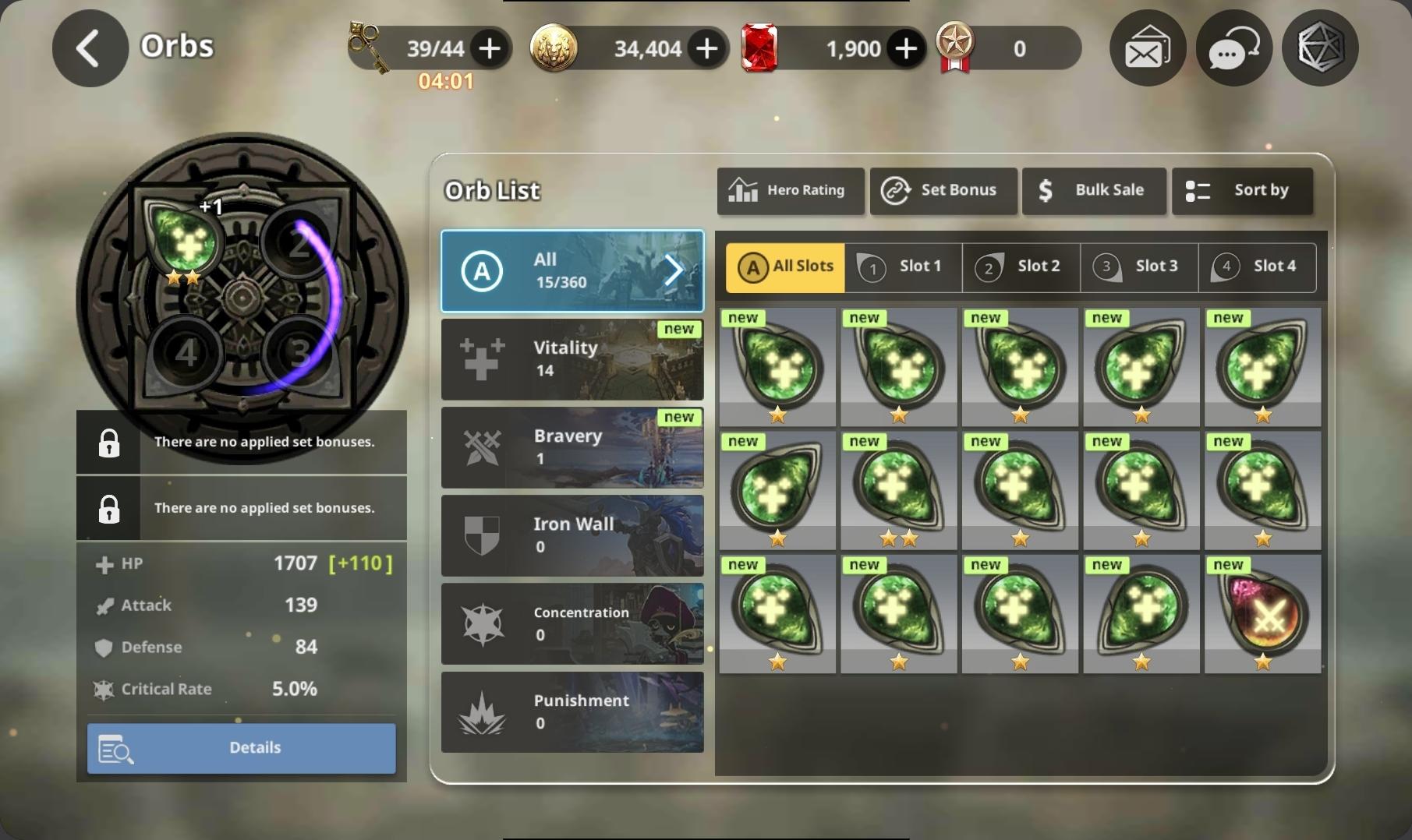This screenshot has width=1412, height=840.
Task: Open the Sort by dropdown
Action: point(1242,191)
